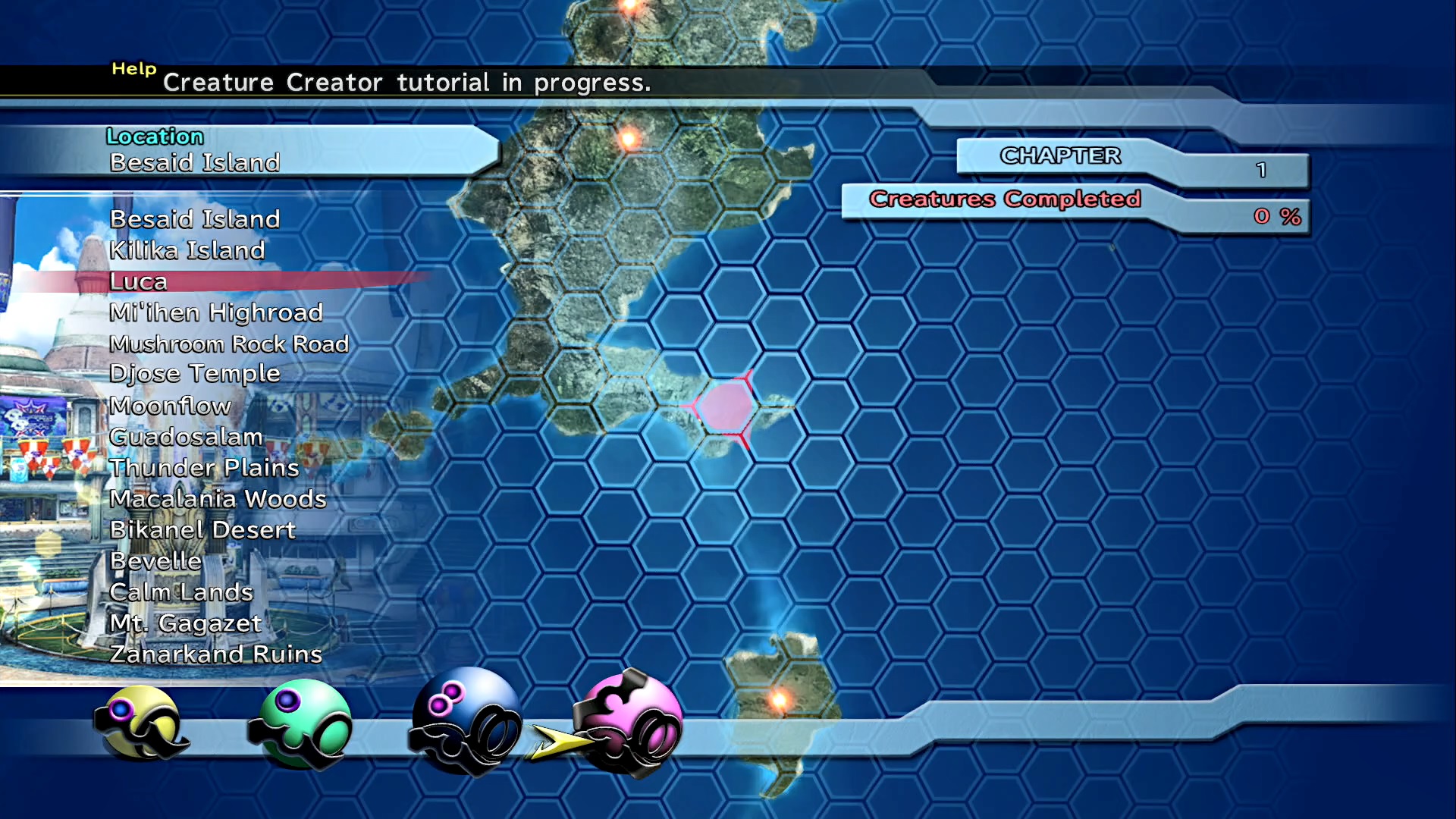Click the pink highlighted map hexagon
Image resolution: width=1456 pixels, height=819 pixels.
(724, 407)
